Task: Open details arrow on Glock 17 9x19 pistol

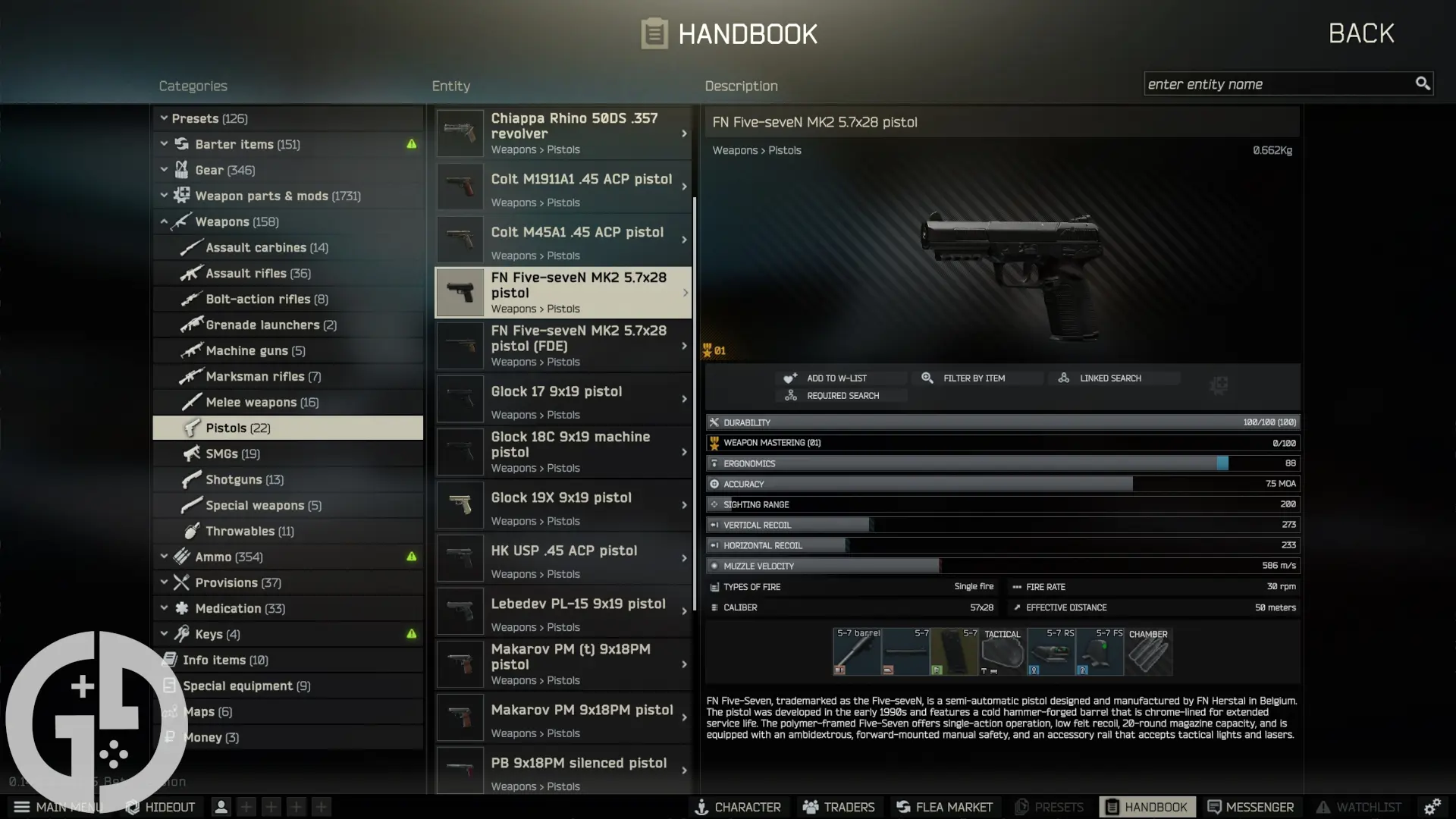Action: click(x=683, y=398)
